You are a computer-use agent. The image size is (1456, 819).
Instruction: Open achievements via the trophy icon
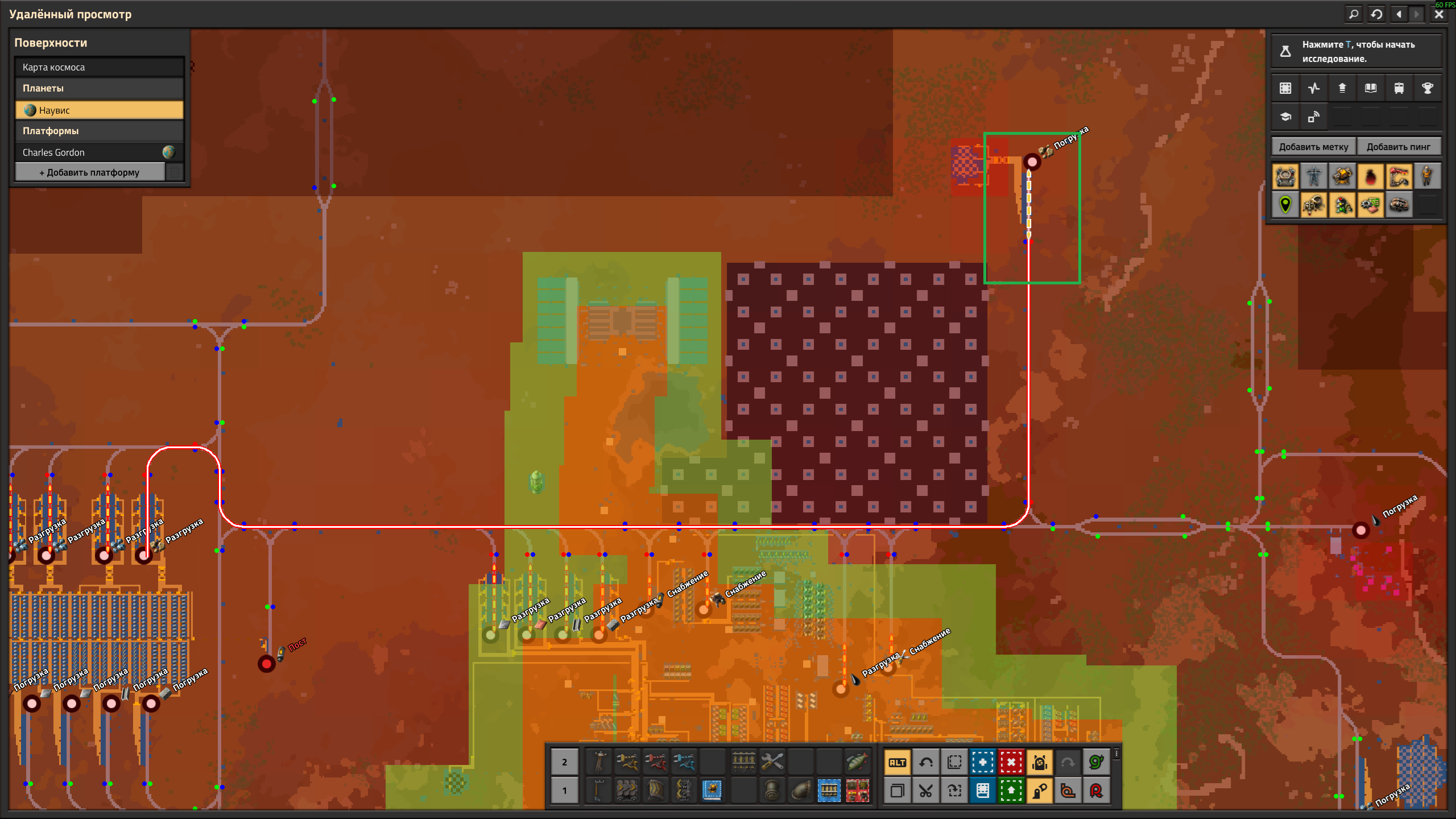click(x=1428, y=88)
